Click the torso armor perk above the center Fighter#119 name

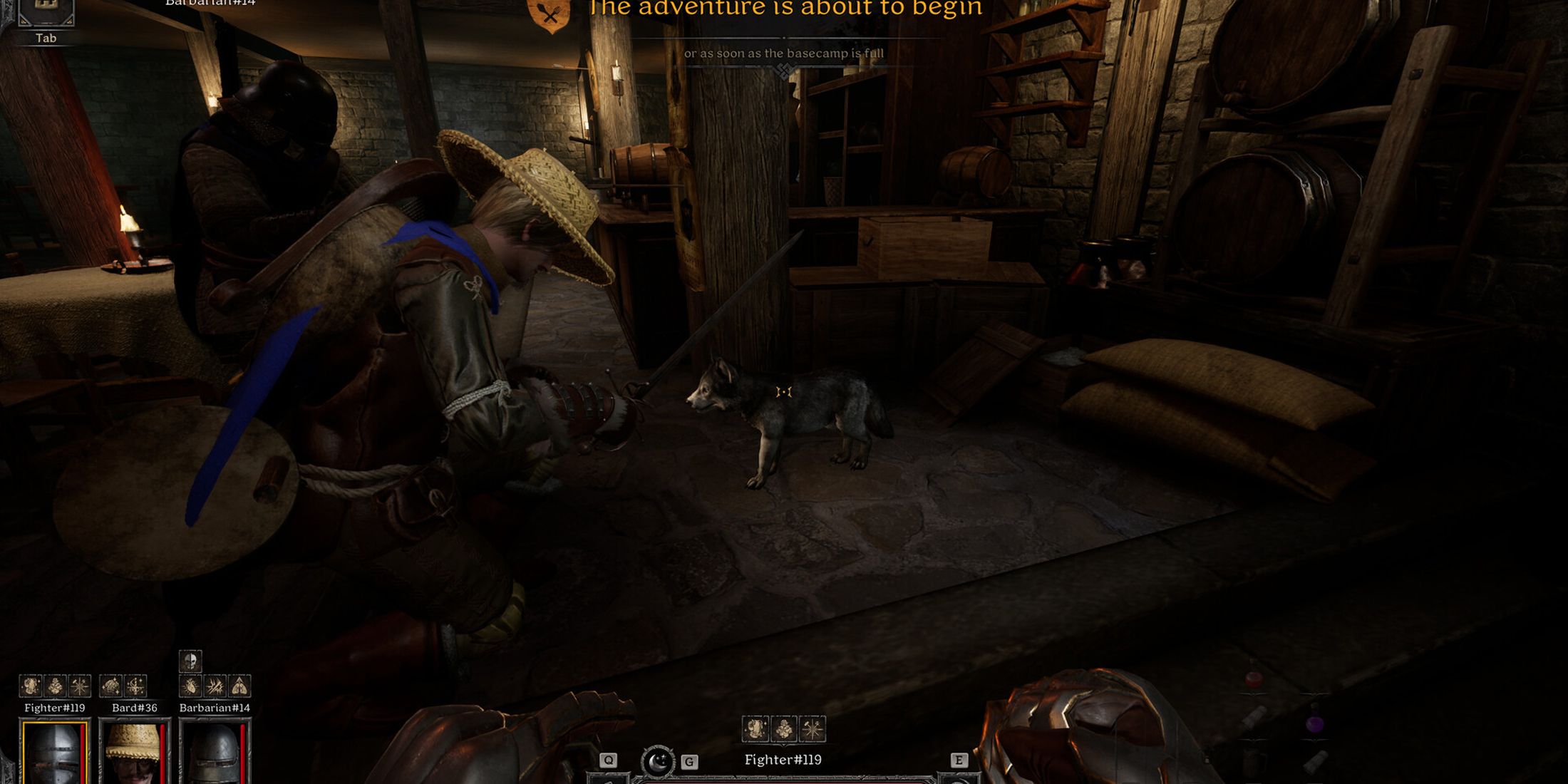[755, 729]
